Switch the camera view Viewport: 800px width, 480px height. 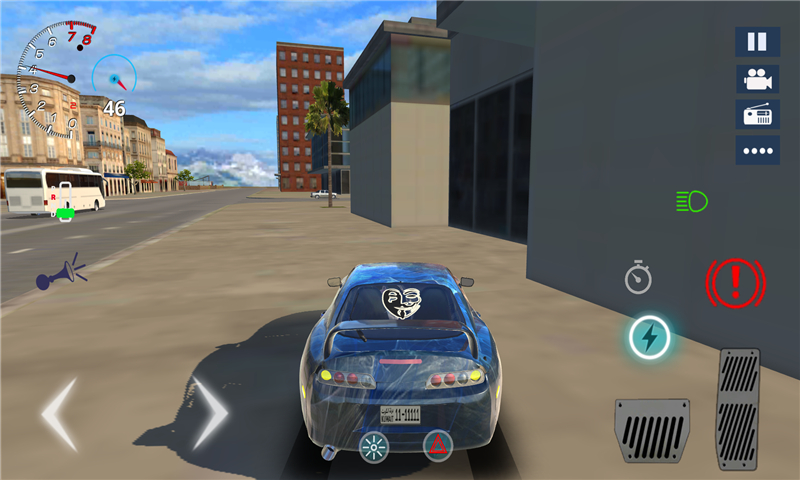[x=757, y=79]
